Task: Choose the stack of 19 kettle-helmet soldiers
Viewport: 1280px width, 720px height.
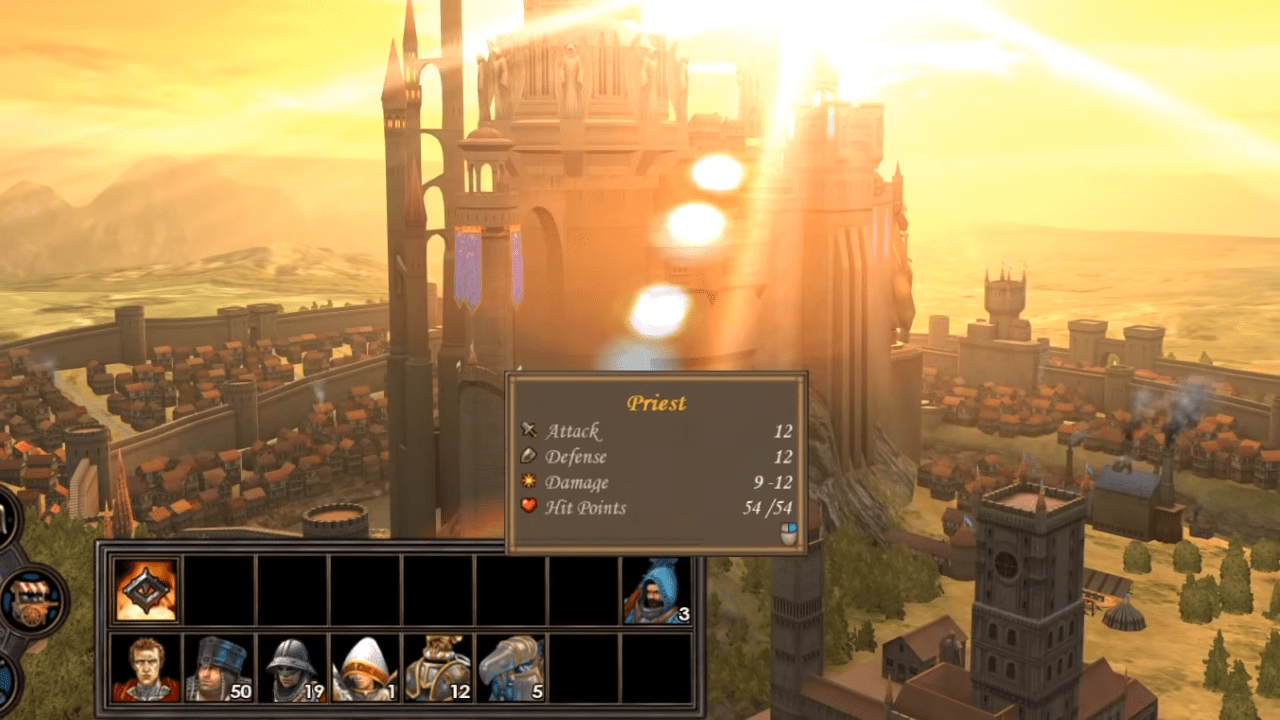Action: click(x=292, y=668)
